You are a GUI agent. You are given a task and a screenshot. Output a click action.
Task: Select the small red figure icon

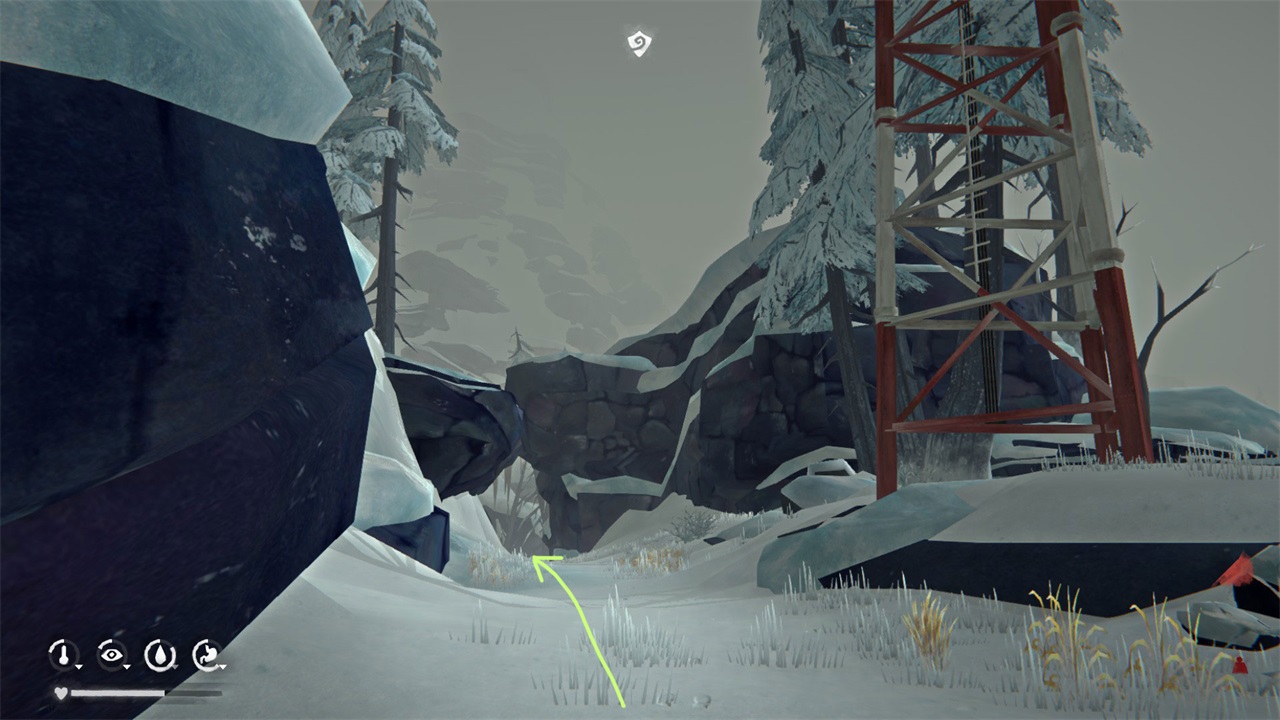coord(1241,664)
